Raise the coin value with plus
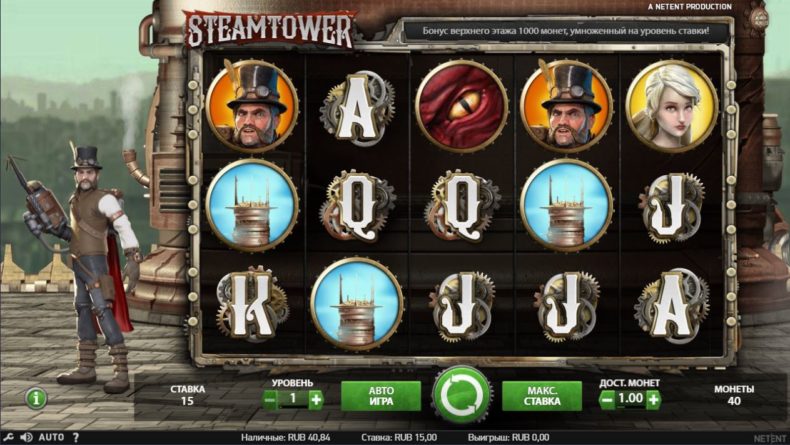Screen dimensions: 790x445 (x=653, y=399)
